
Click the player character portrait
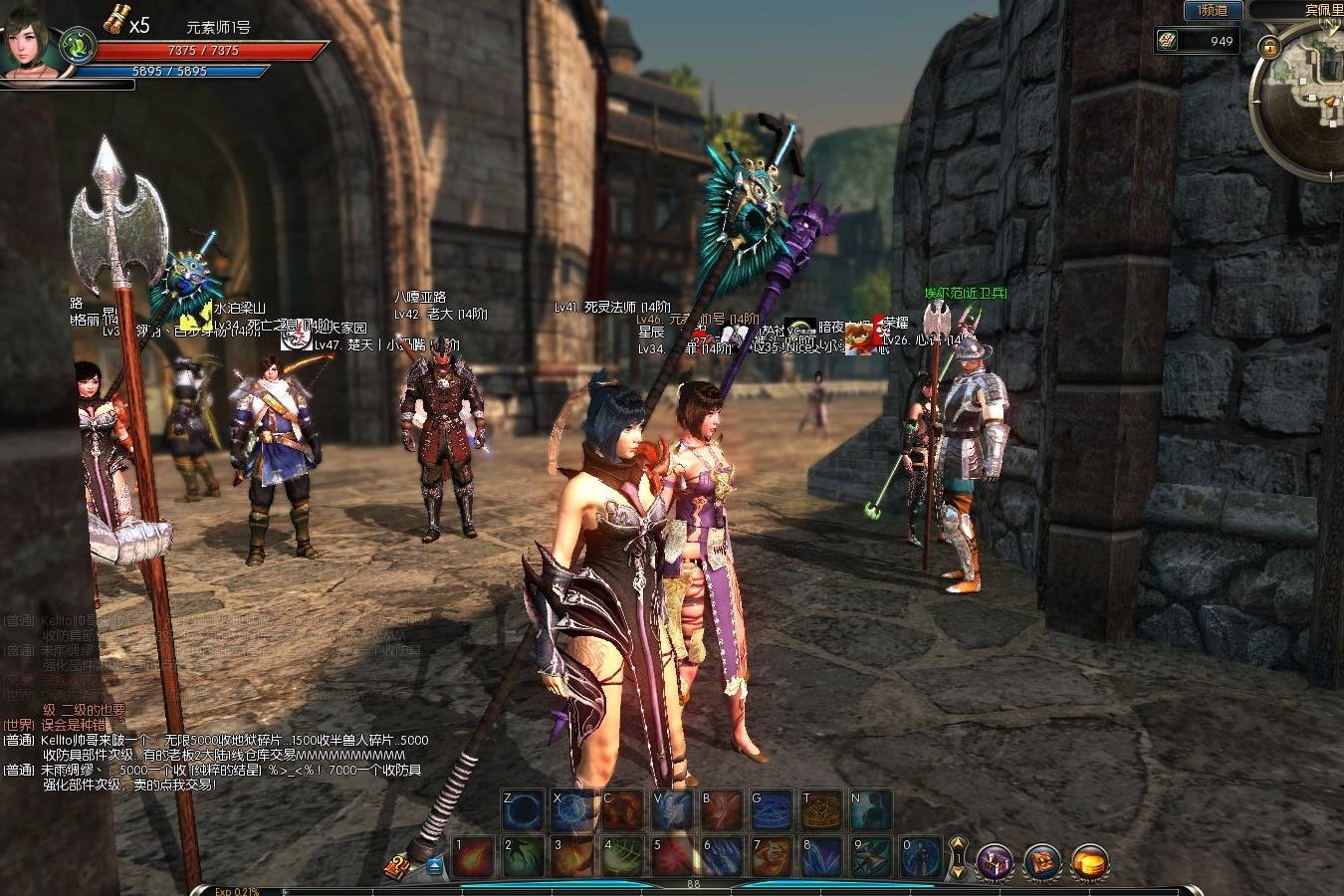[30, 42]
